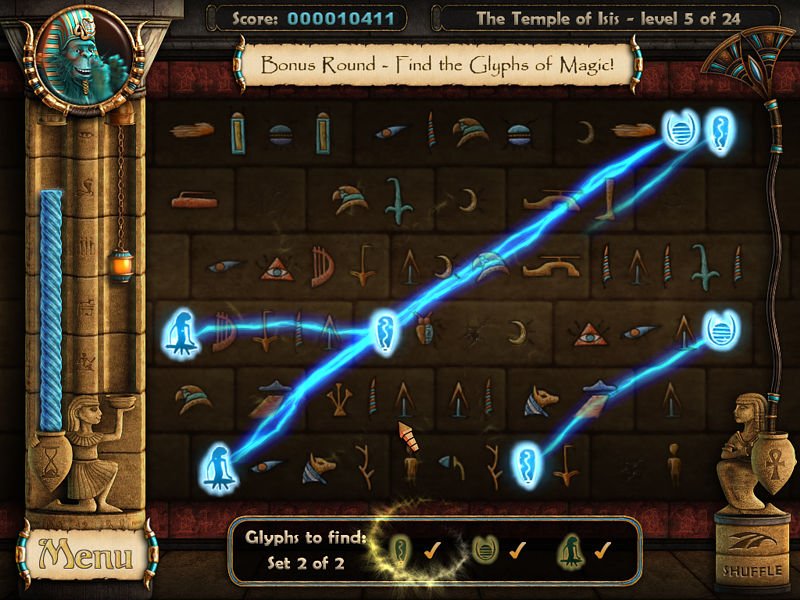
Task: Select the golden scarab beetle glyph tile
Action: 424,328
